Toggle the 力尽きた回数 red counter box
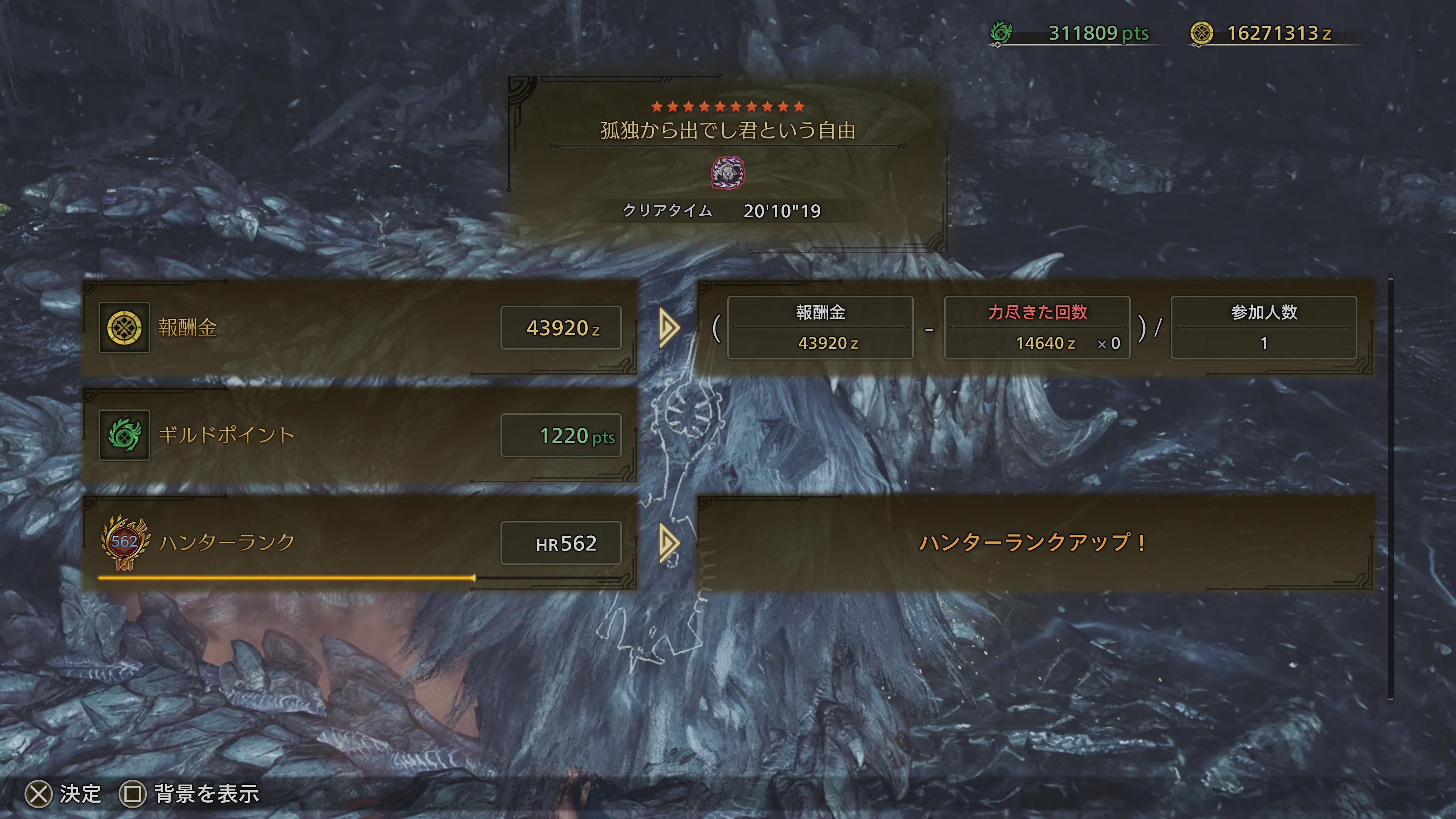The image size is (1456, 819). click(x=1037, y=328)
